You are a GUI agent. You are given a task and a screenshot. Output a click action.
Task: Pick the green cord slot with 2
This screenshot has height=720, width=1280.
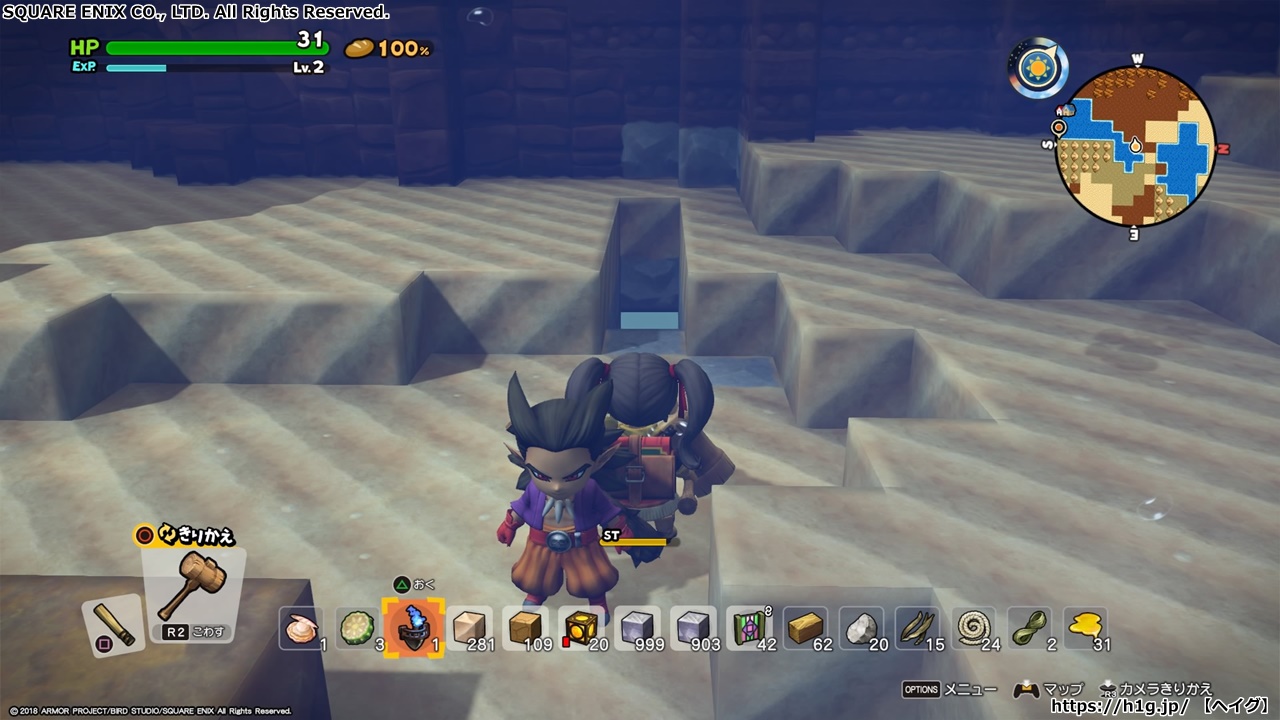pos(1029,630)
